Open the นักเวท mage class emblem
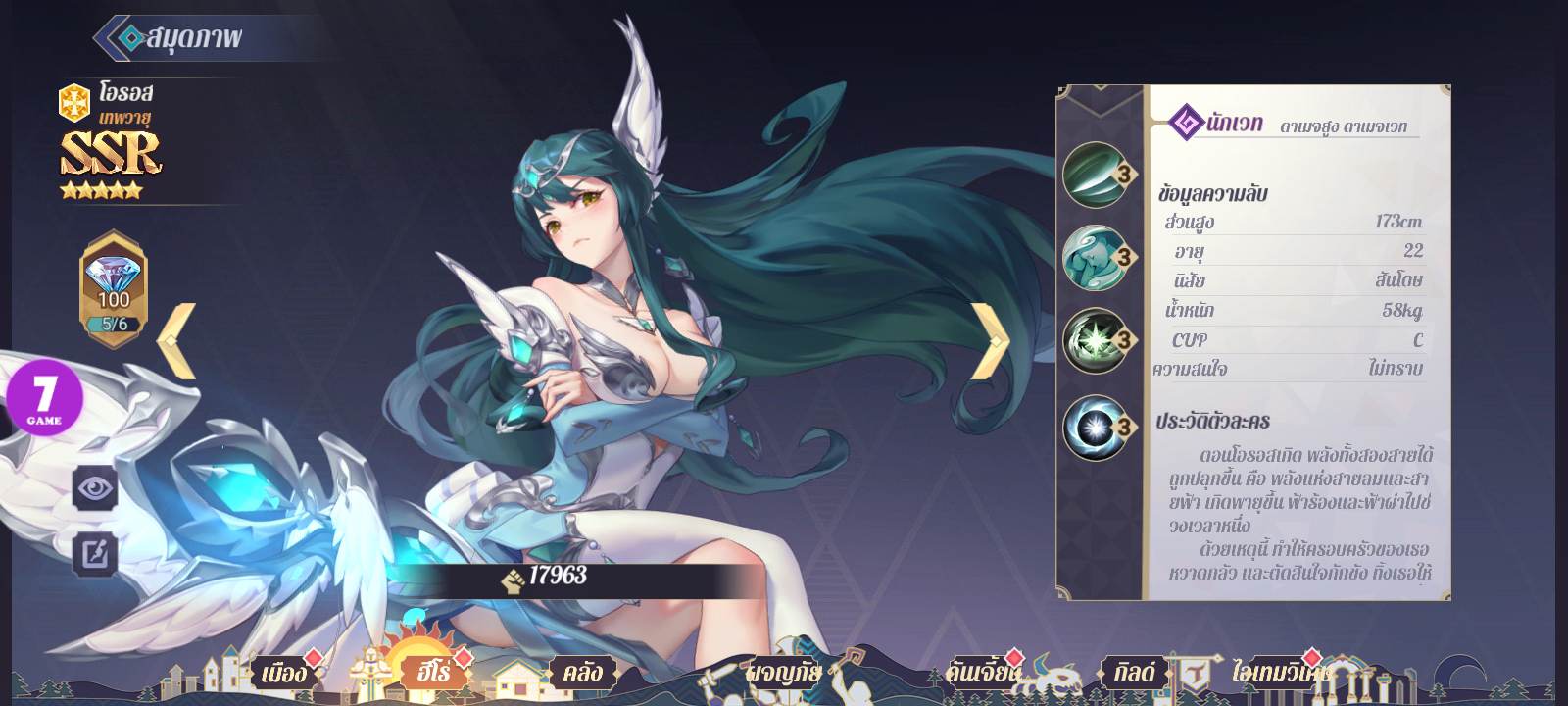The image size is (1568, 706). point(1189,124)
